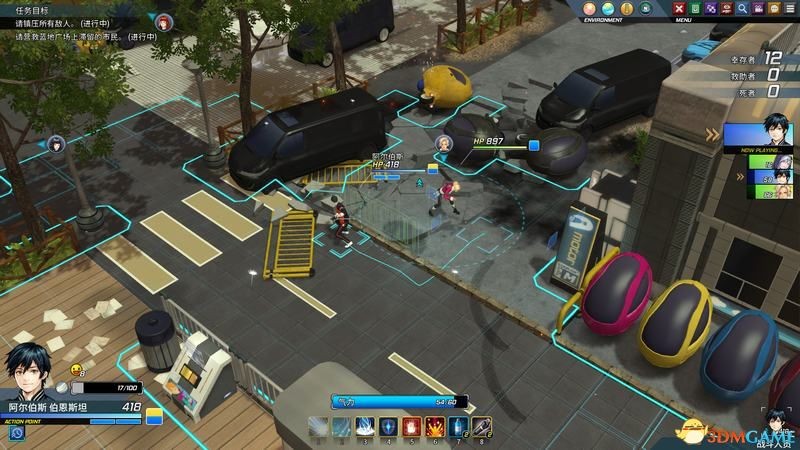The width and height of the screenshot is (800, 450).
Task: Use the red fist skill in slot 5
Action: click(x=412, y=428)
